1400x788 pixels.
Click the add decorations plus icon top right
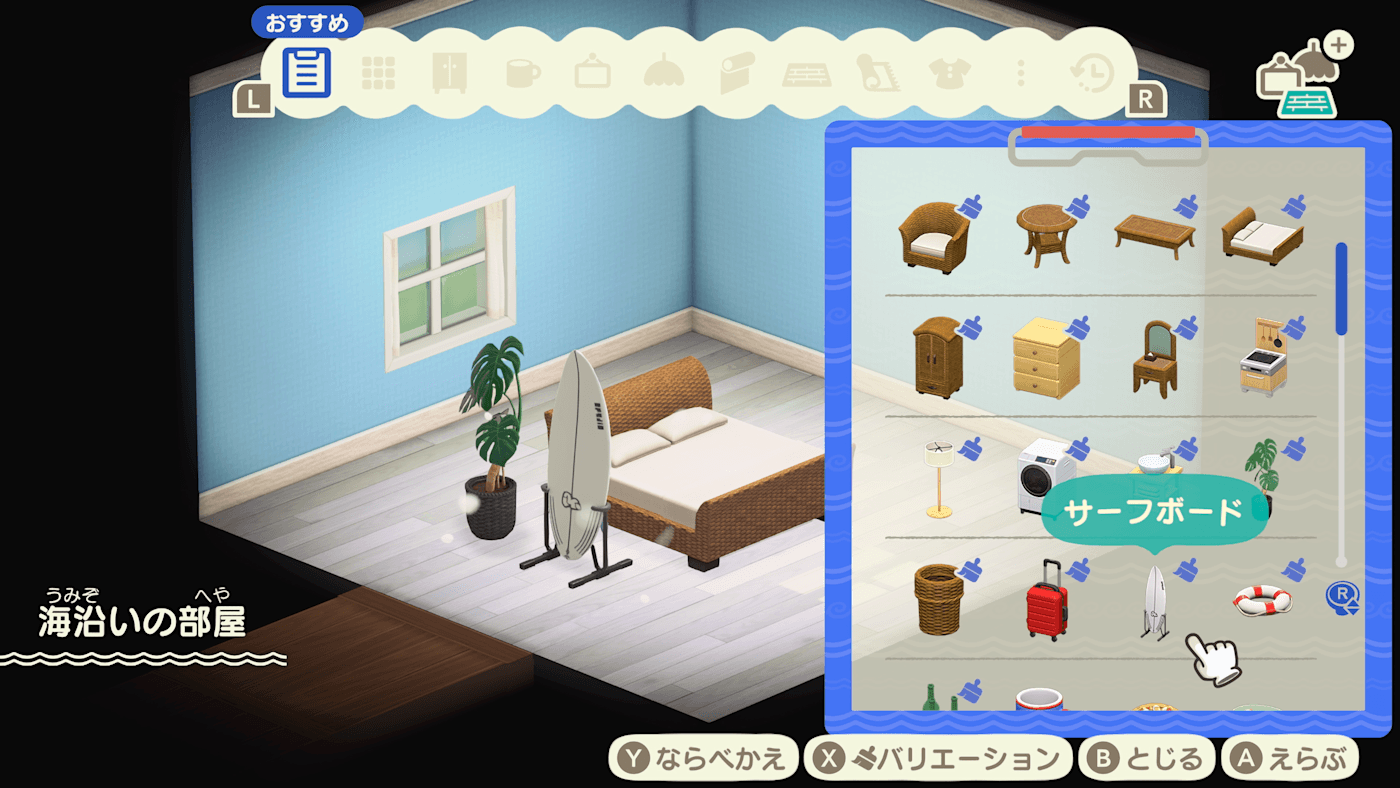[x=1340, y=45]
